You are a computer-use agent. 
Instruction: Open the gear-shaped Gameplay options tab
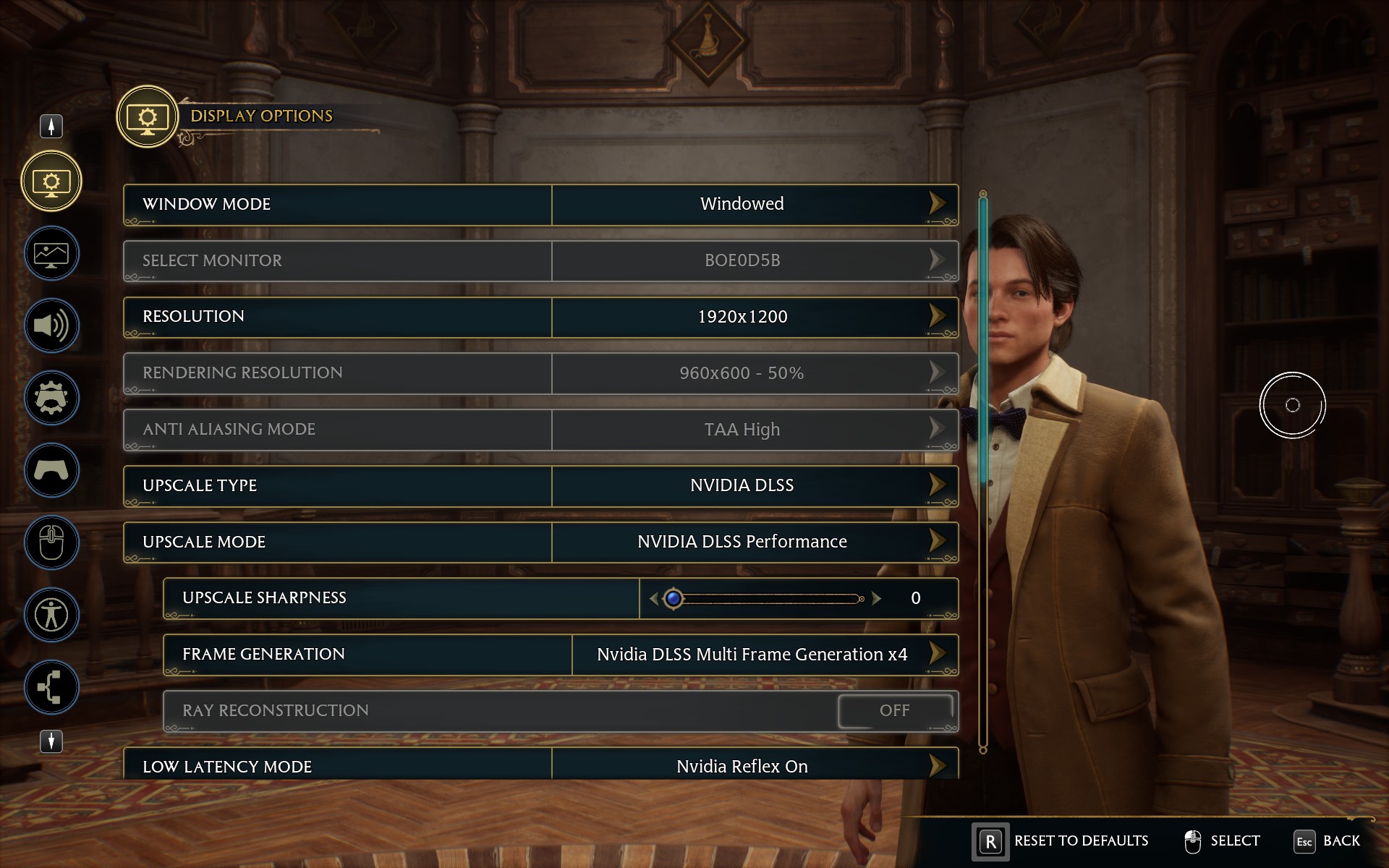click(51, 398)
